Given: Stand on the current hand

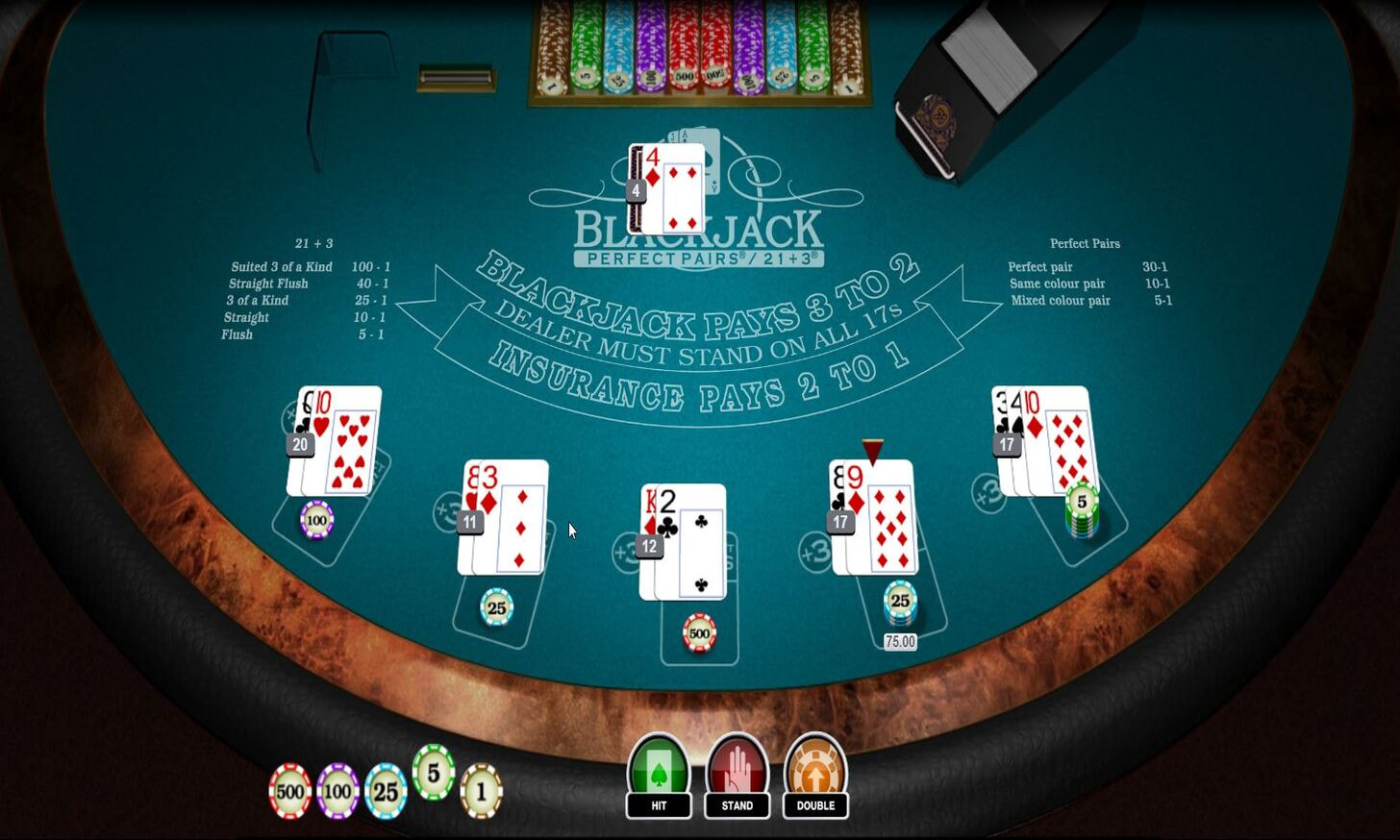Looking at the screenshot, I should pos(737,776).
